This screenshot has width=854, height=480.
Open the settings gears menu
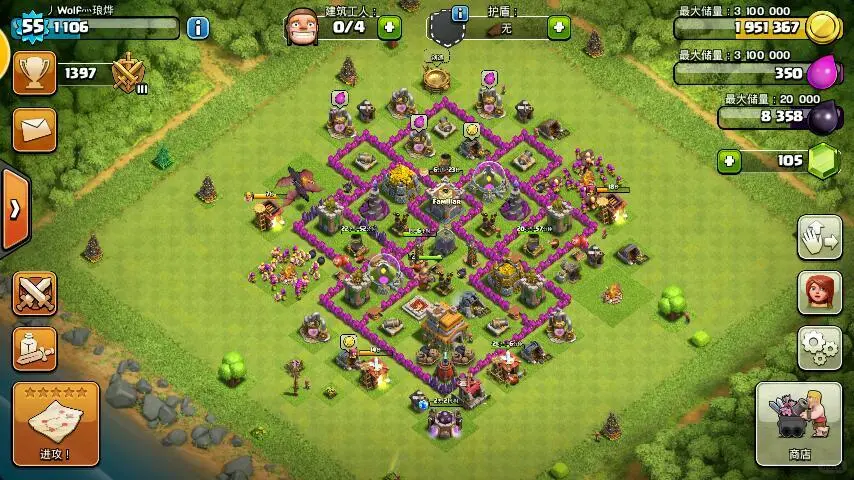coord(819,347)
